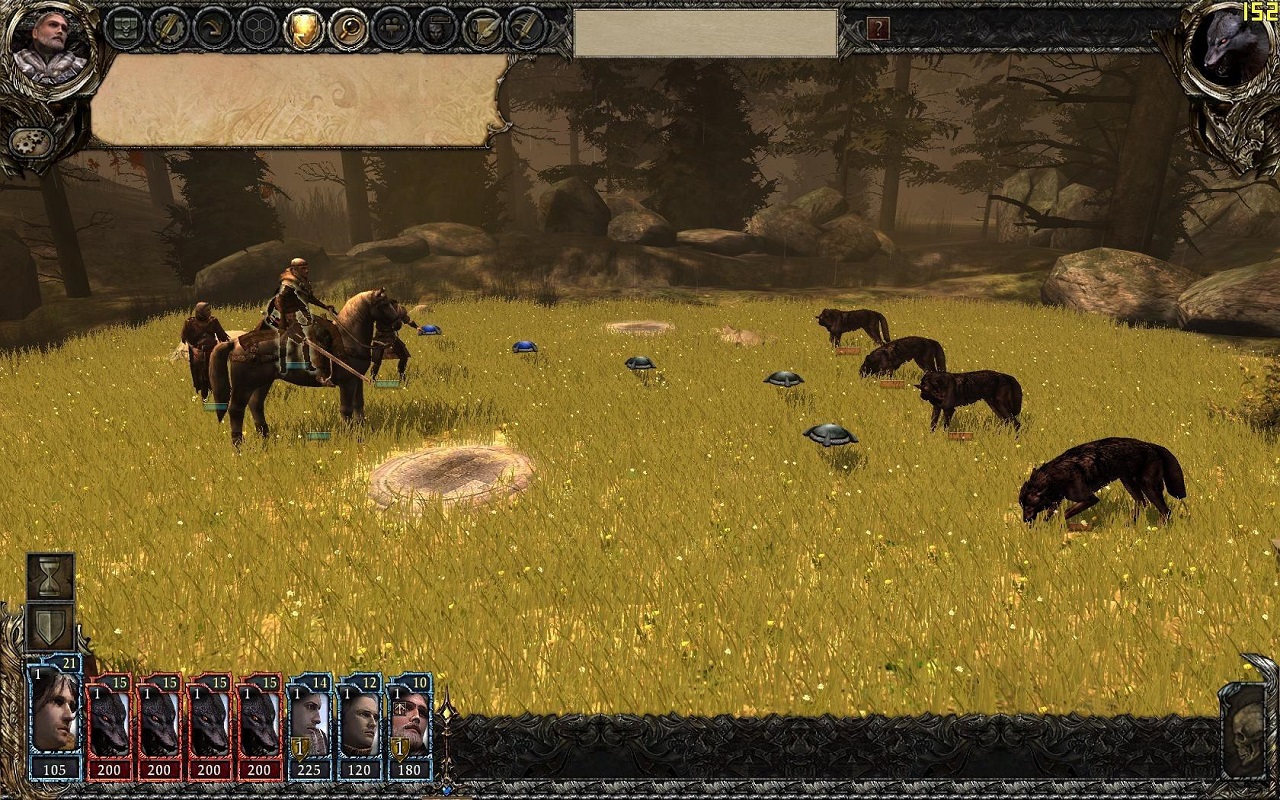The height and width of the screenshot is (800, 1280).
Task: Click the video camera toolbar icon
Action: (x=393, y=28)
